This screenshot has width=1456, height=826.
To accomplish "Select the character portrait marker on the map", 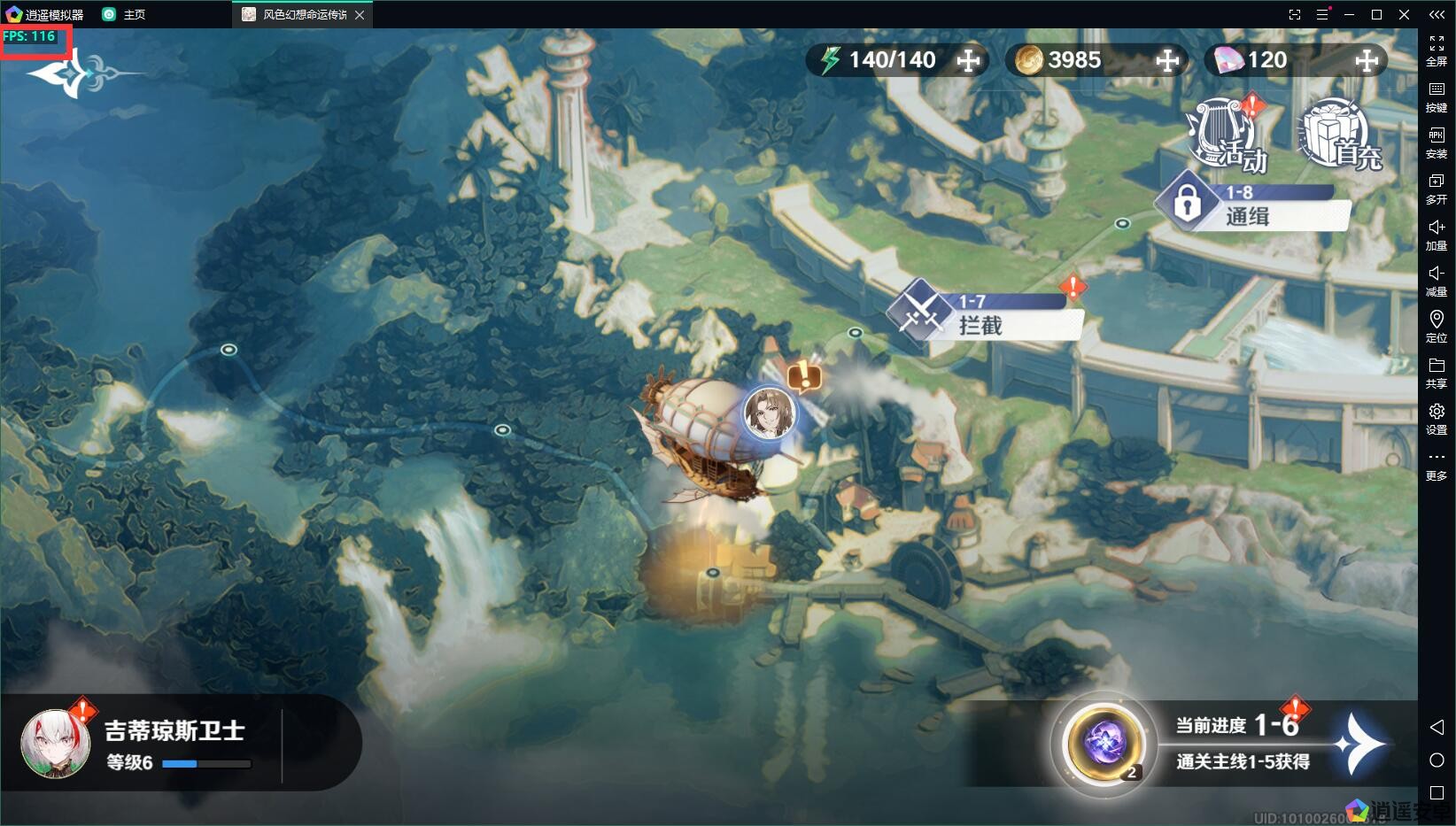I will (x=768, y=413).
